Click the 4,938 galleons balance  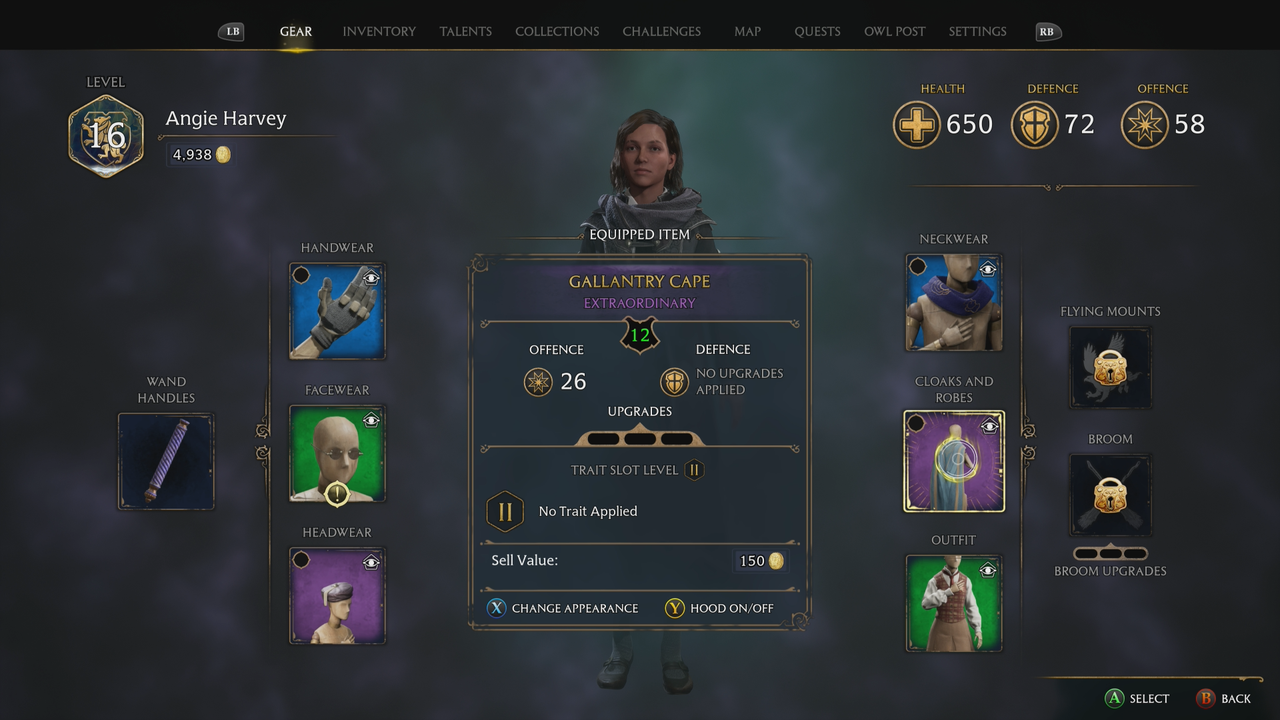coord(199,154)
